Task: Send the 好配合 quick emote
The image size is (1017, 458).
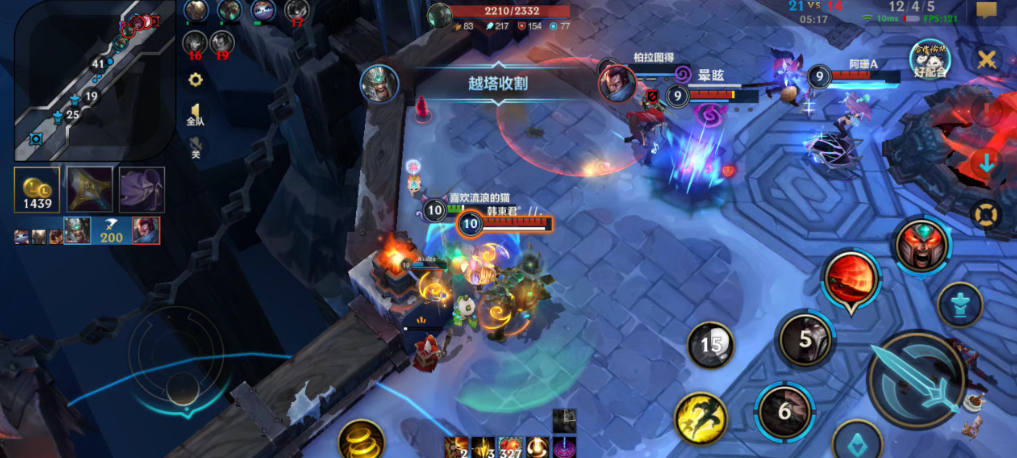Action: coord(930,60)
